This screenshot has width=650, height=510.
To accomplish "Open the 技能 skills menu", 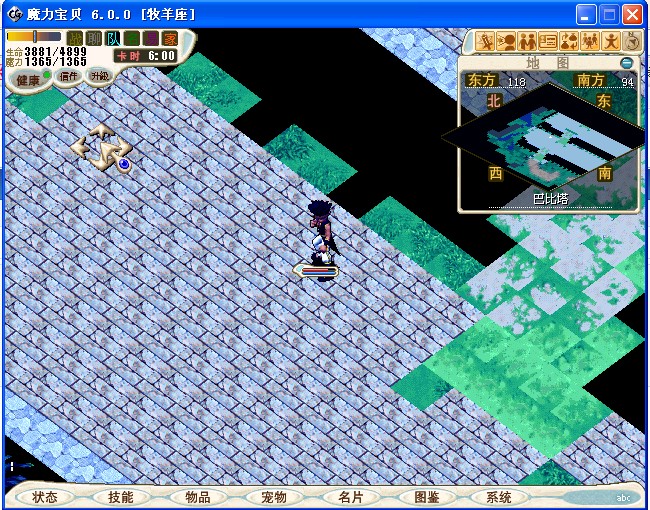I will point(120,497).
